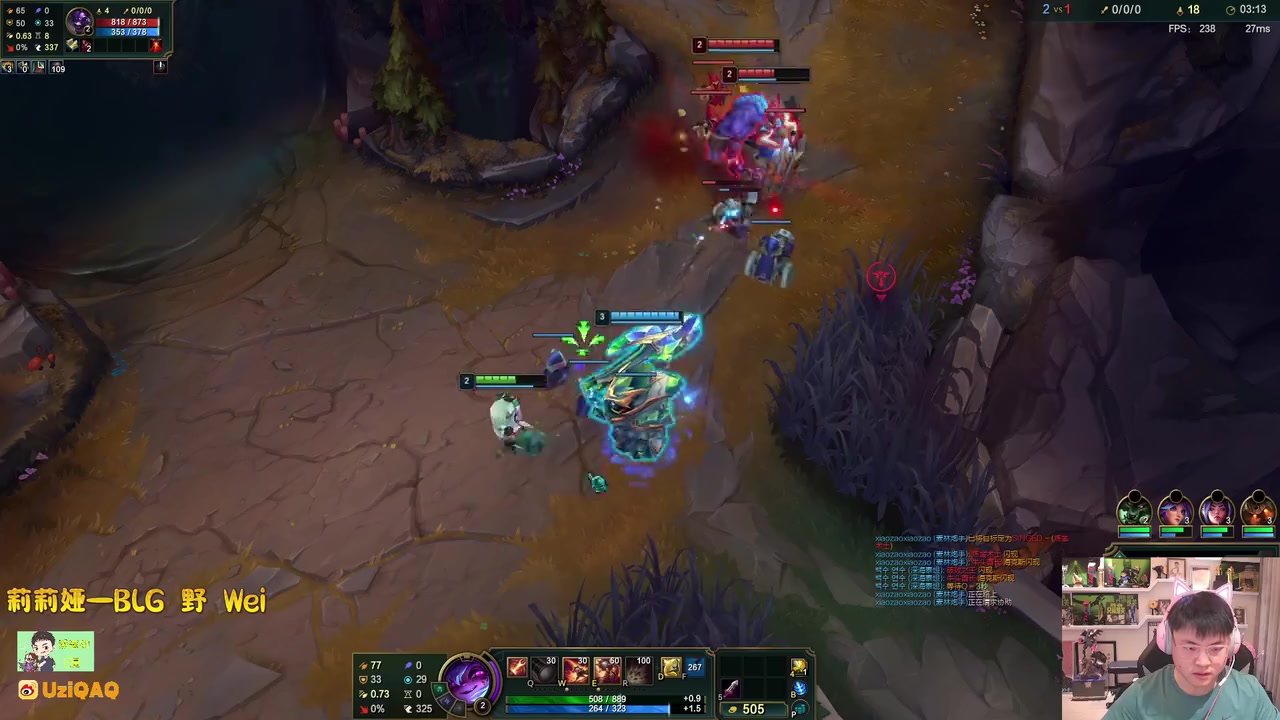Click the player champion portrait
The width and height of the screenshot is (1280, 720).
(x=468, y=680)
